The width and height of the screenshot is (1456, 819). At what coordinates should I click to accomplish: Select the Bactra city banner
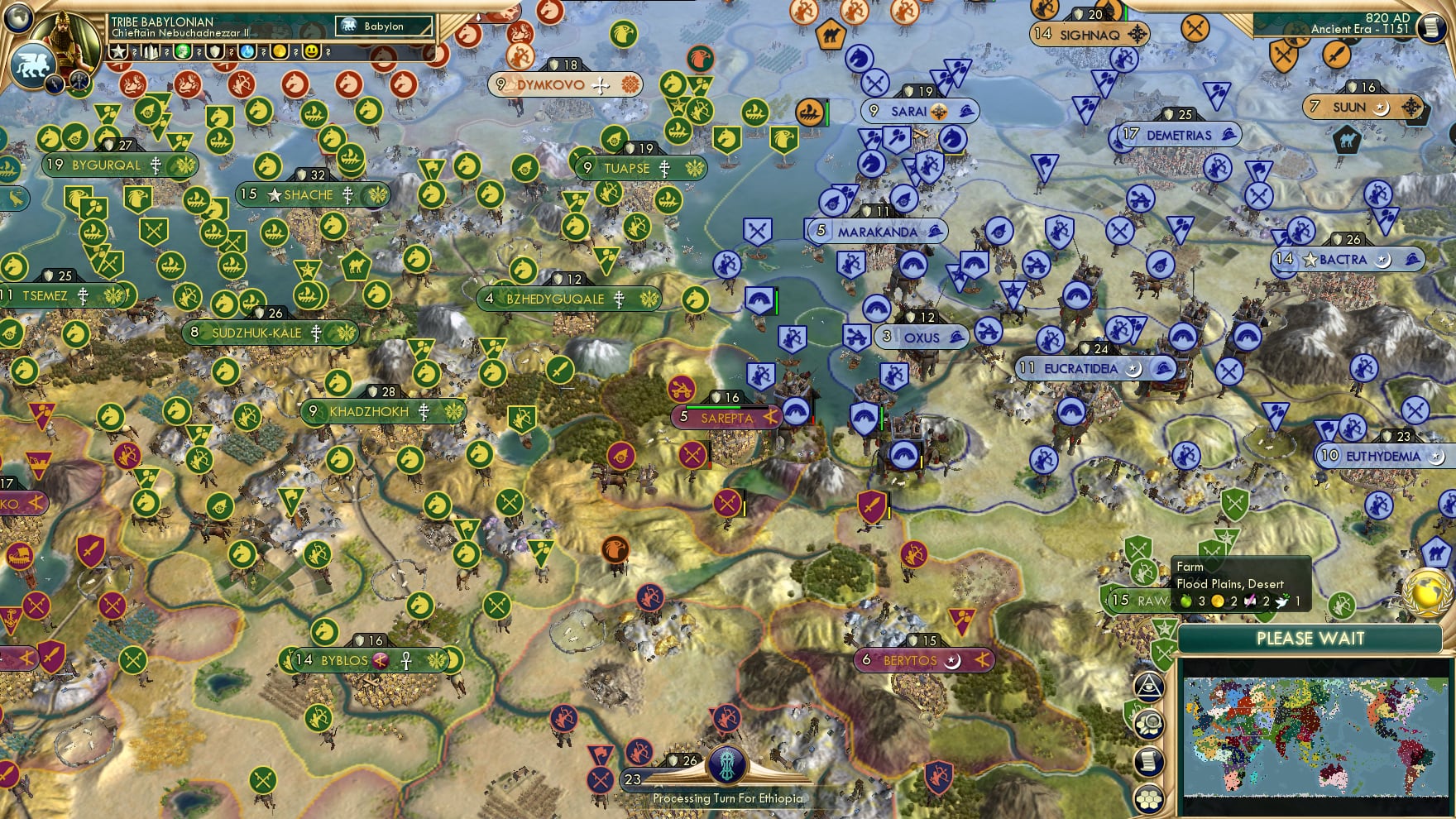[x=1347, y=260]
